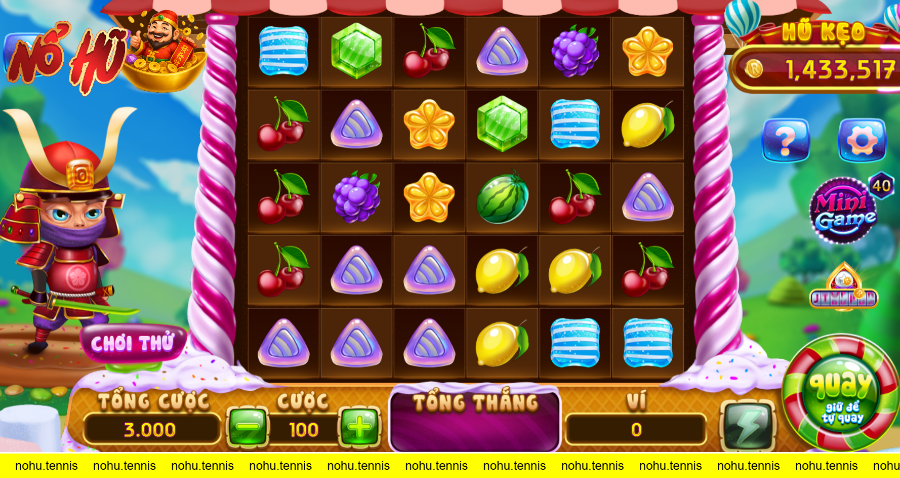Screen dimensions: 900x478
Task: Decrease the bet with the minus button
Action: tap(246, 428)
